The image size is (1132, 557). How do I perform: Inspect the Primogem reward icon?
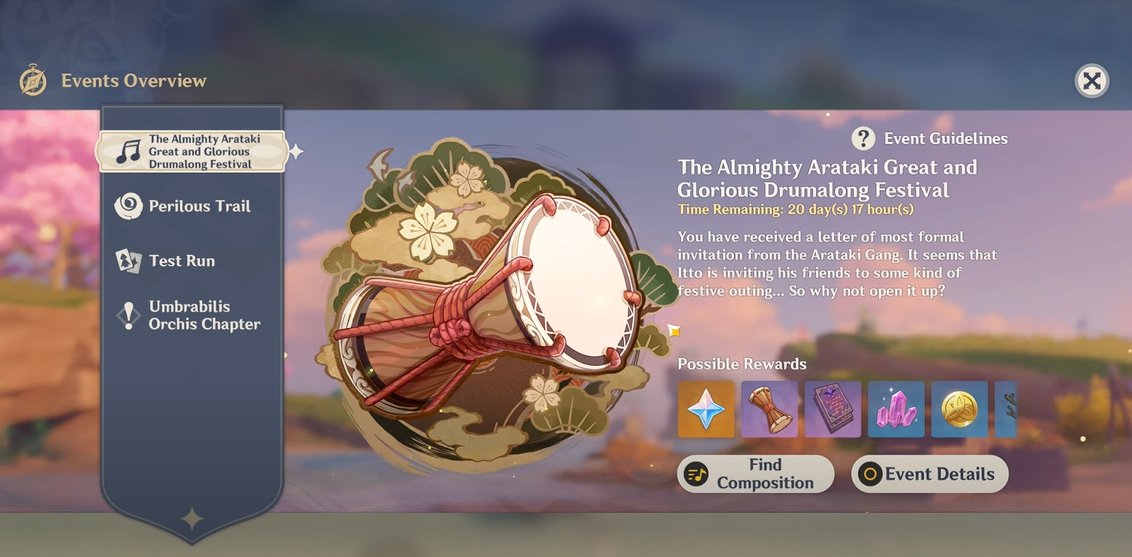(706, 409)
